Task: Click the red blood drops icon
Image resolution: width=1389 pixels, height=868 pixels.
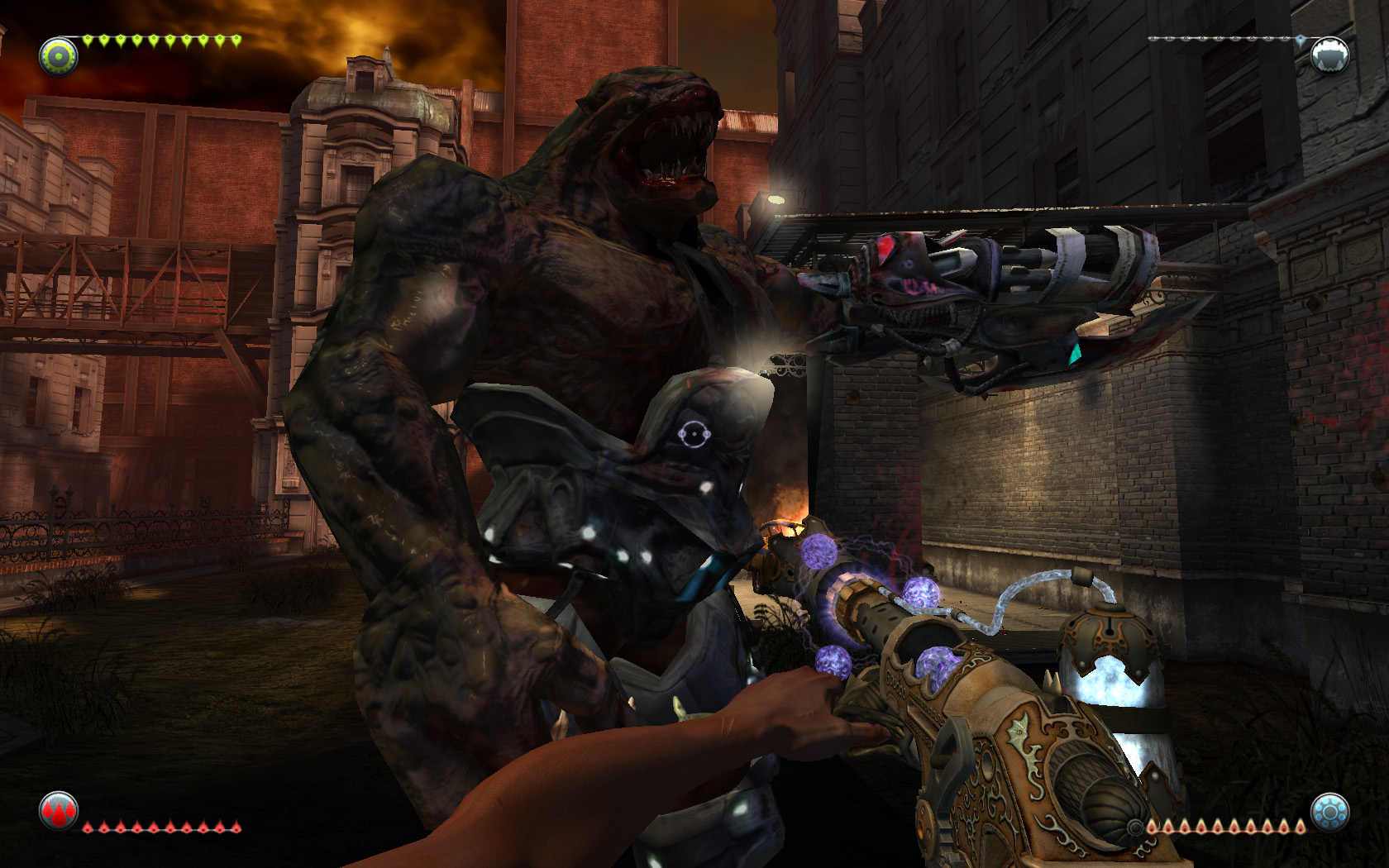Action: coord(59,811)
